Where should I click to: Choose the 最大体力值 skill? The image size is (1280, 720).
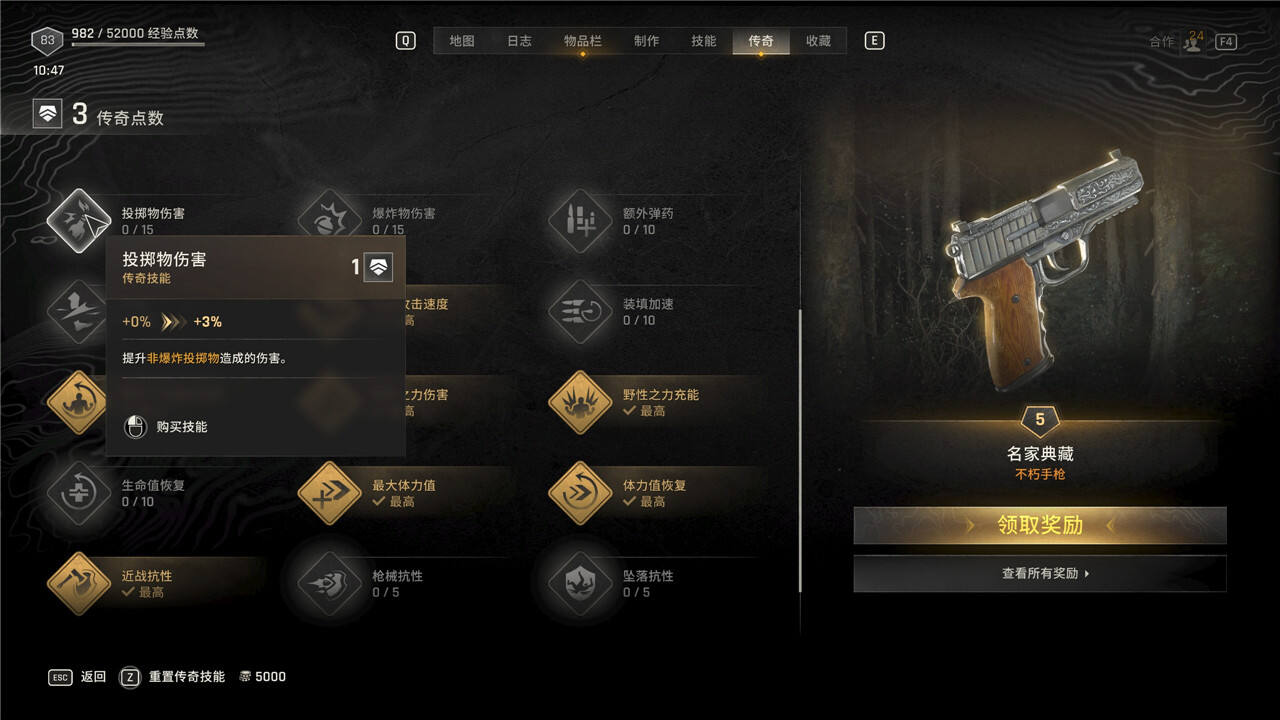330,493
